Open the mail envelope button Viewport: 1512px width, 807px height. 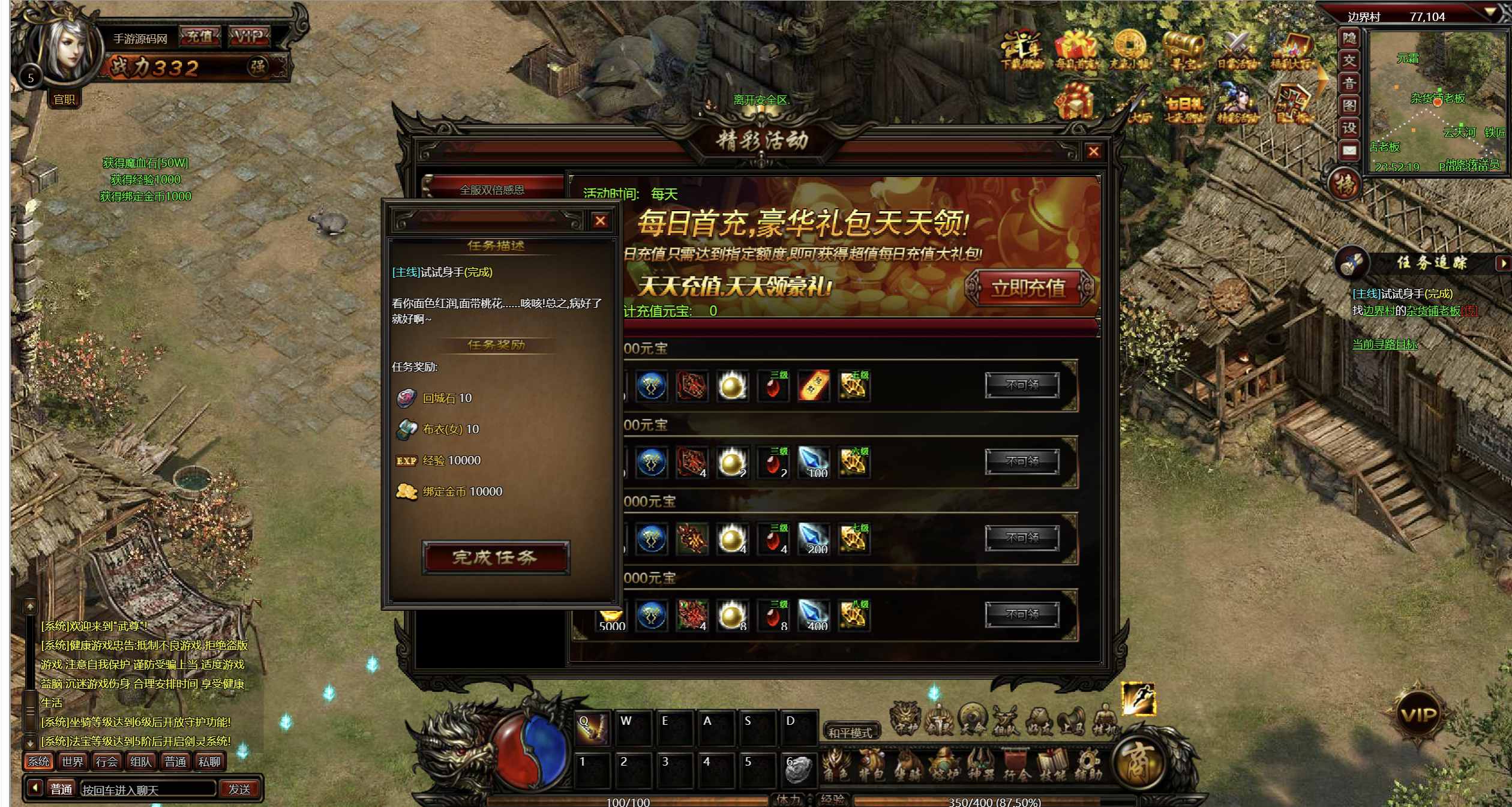[1349, 150]
